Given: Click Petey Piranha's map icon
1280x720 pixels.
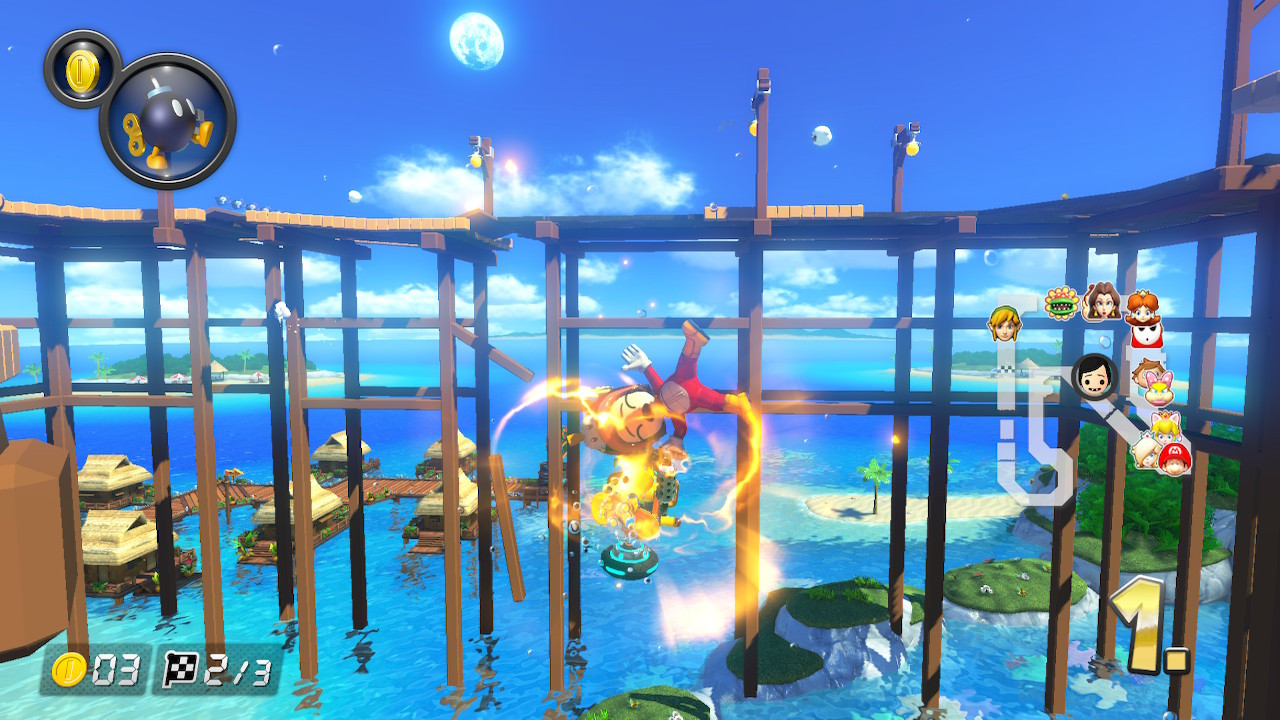Looking at the screenshot, I should pos(1061,304).
